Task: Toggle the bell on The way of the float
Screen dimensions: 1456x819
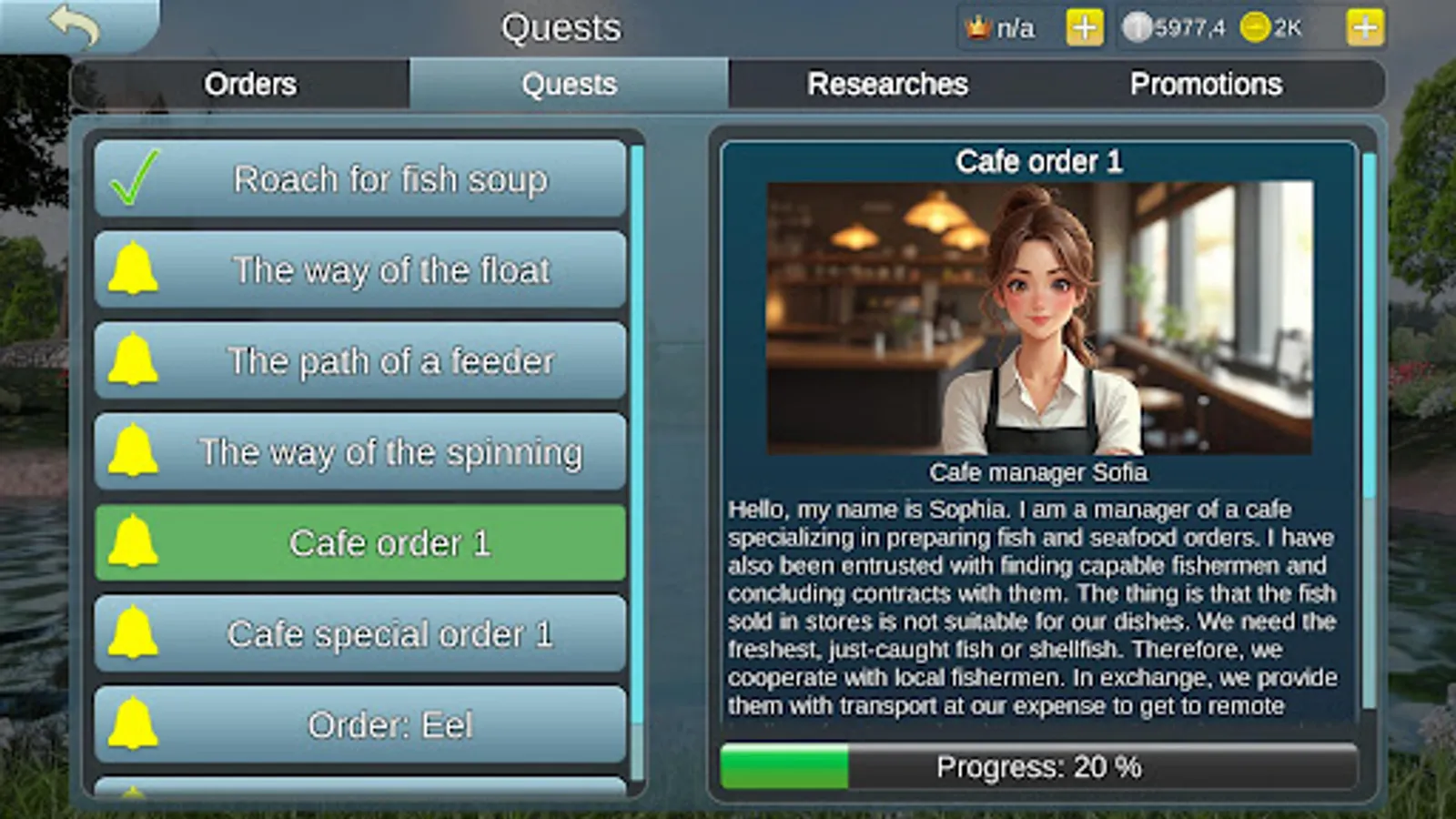Action: click(x=136, y=268)
